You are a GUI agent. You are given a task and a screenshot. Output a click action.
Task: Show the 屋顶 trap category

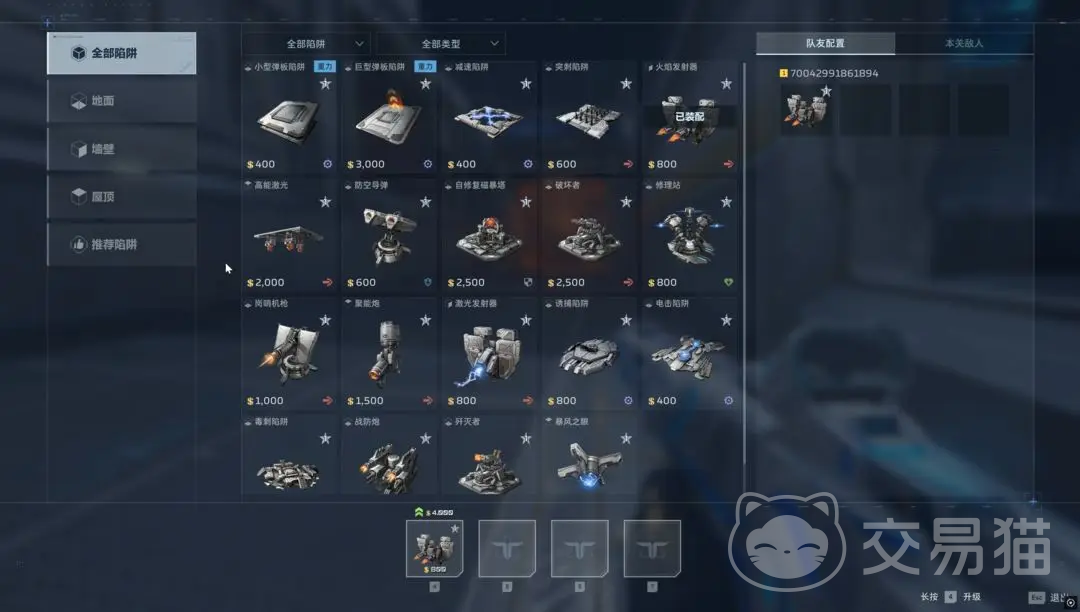coord(121,197)
